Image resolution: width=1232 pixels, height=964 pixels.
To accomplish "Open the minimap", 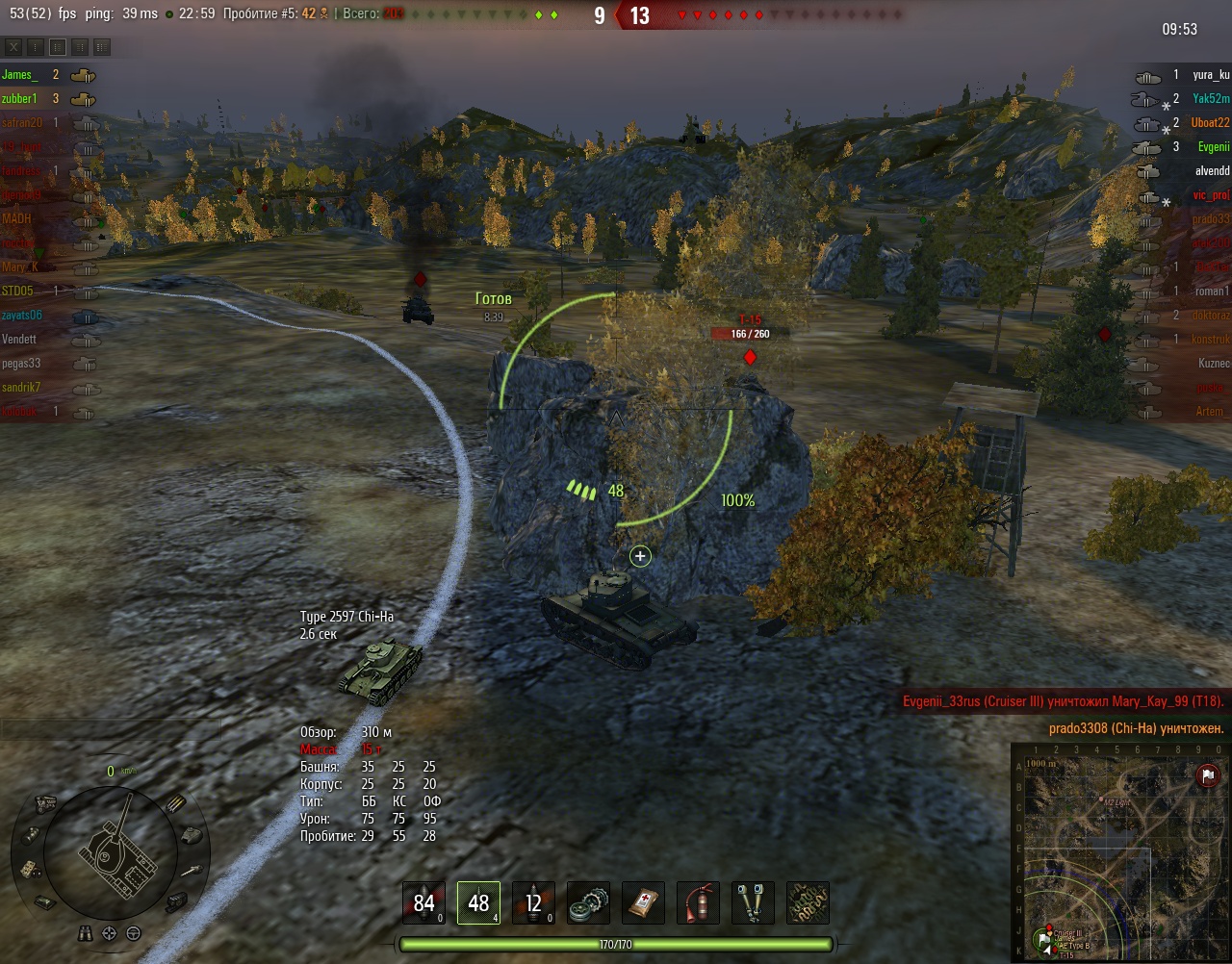I will 1118,851.
